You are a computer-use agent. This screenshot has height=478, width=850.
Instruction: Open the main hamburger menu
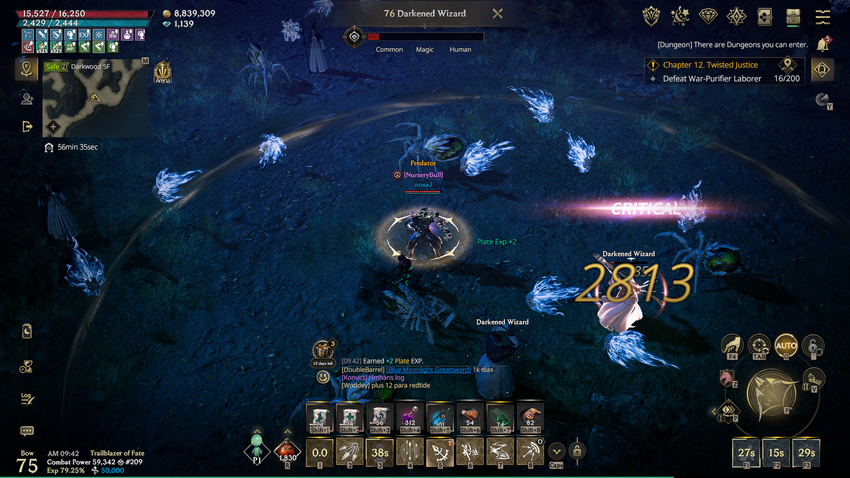(822, 17)
